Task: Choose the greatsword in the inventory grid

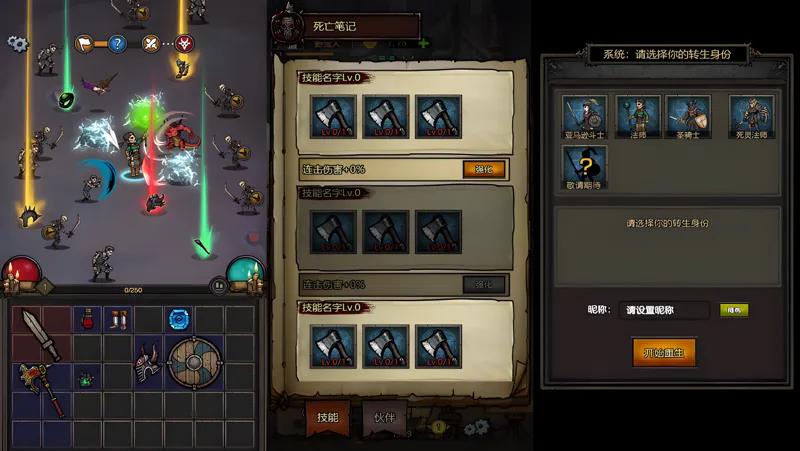Action: pos(40,334)
